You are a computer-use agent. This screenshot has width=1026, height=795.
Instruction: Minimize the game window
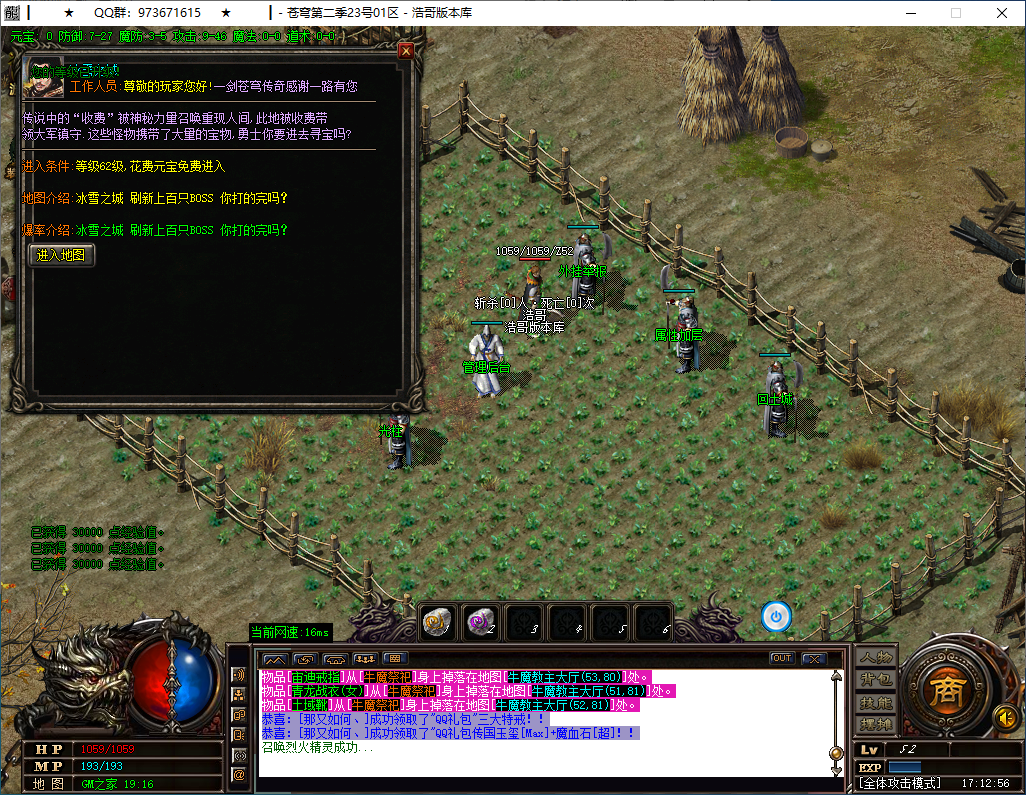click(909, 13)
